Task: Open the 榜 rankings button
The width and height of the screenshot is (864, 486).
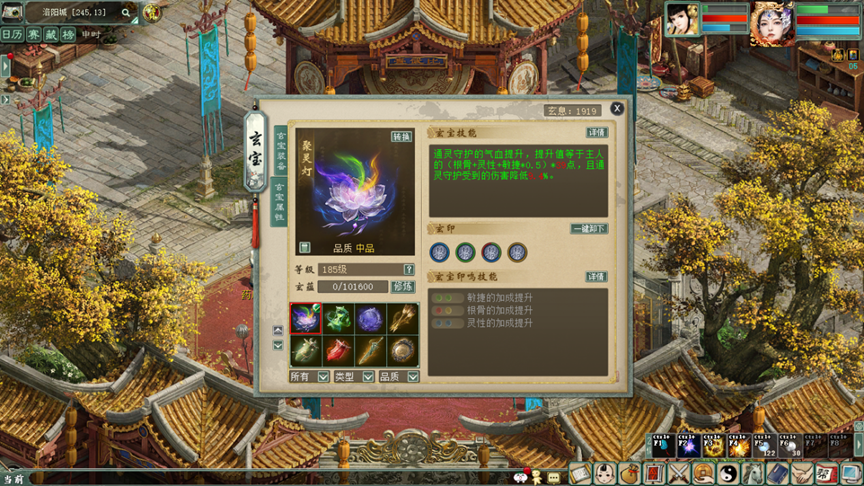Action: point(68,34)
